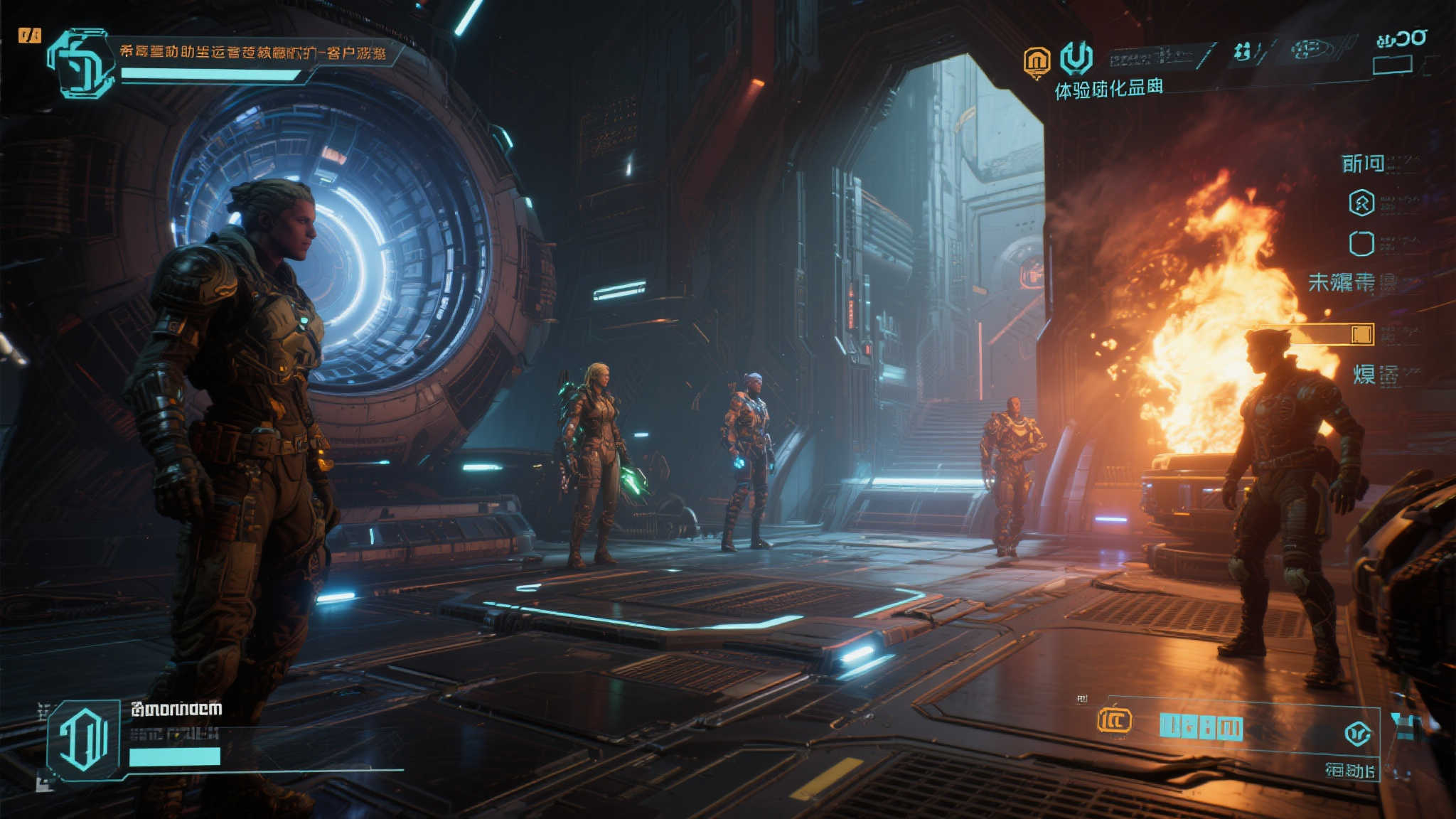Click the cyan text label under the bottom-right panel
Image resolution: width=1456 pixels, height=819 pixels.
pyautogui.click(x=1349, y=770)
